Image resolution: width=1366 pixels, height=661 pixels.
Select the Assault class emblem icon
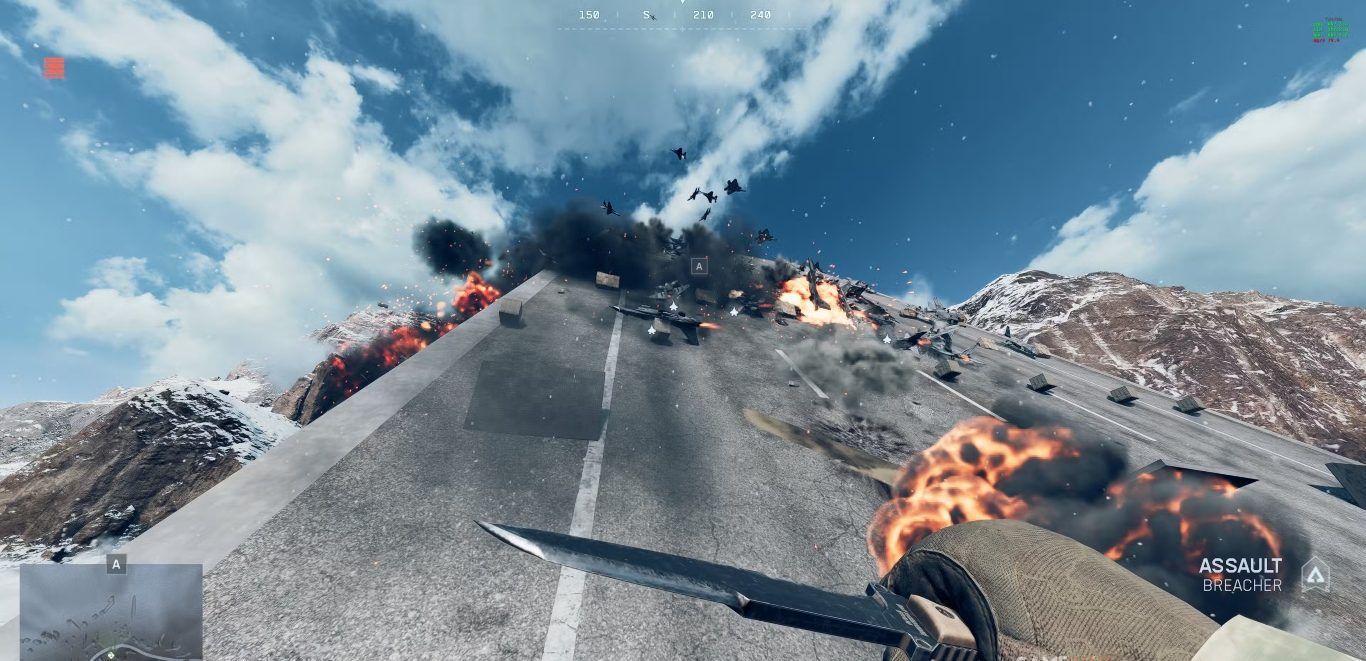(1315, 574)
